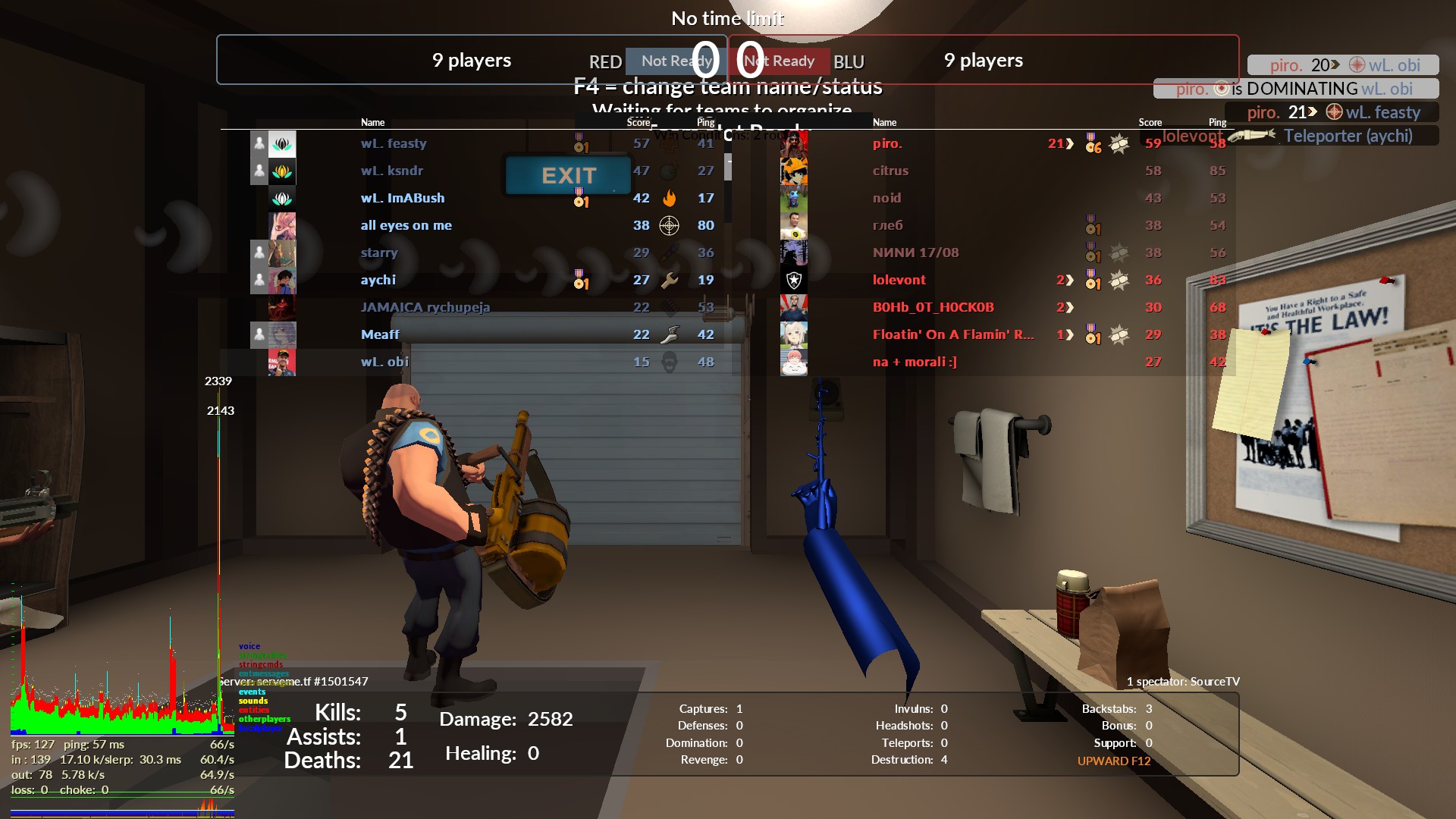The width and height of the screenshot is (1456, 819).
Task: Select piro. at top of BLU team
Action: coord(887,143)
